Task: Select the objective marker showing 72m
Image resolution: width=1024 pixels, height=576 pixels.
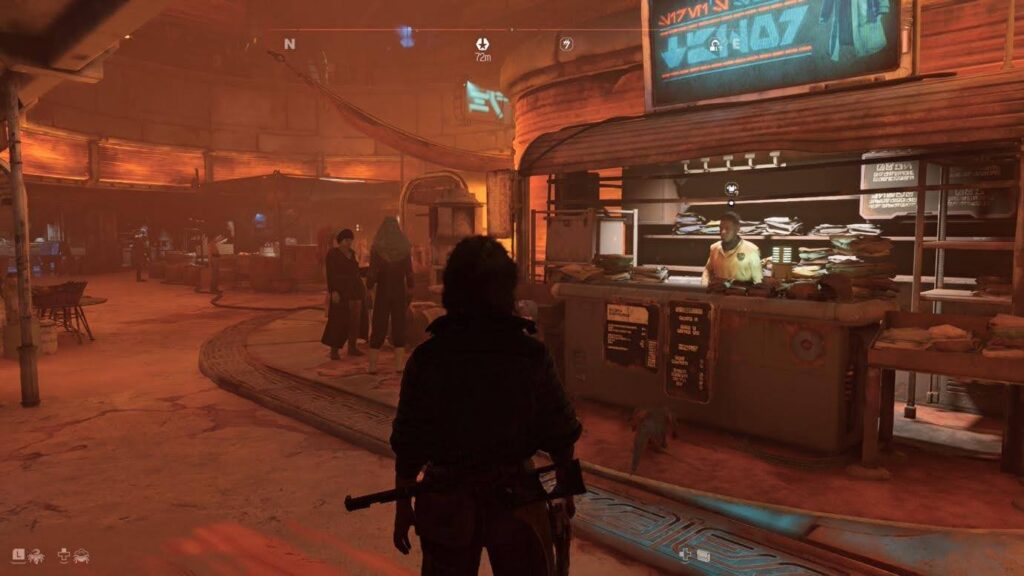Action: pos(483,44)
